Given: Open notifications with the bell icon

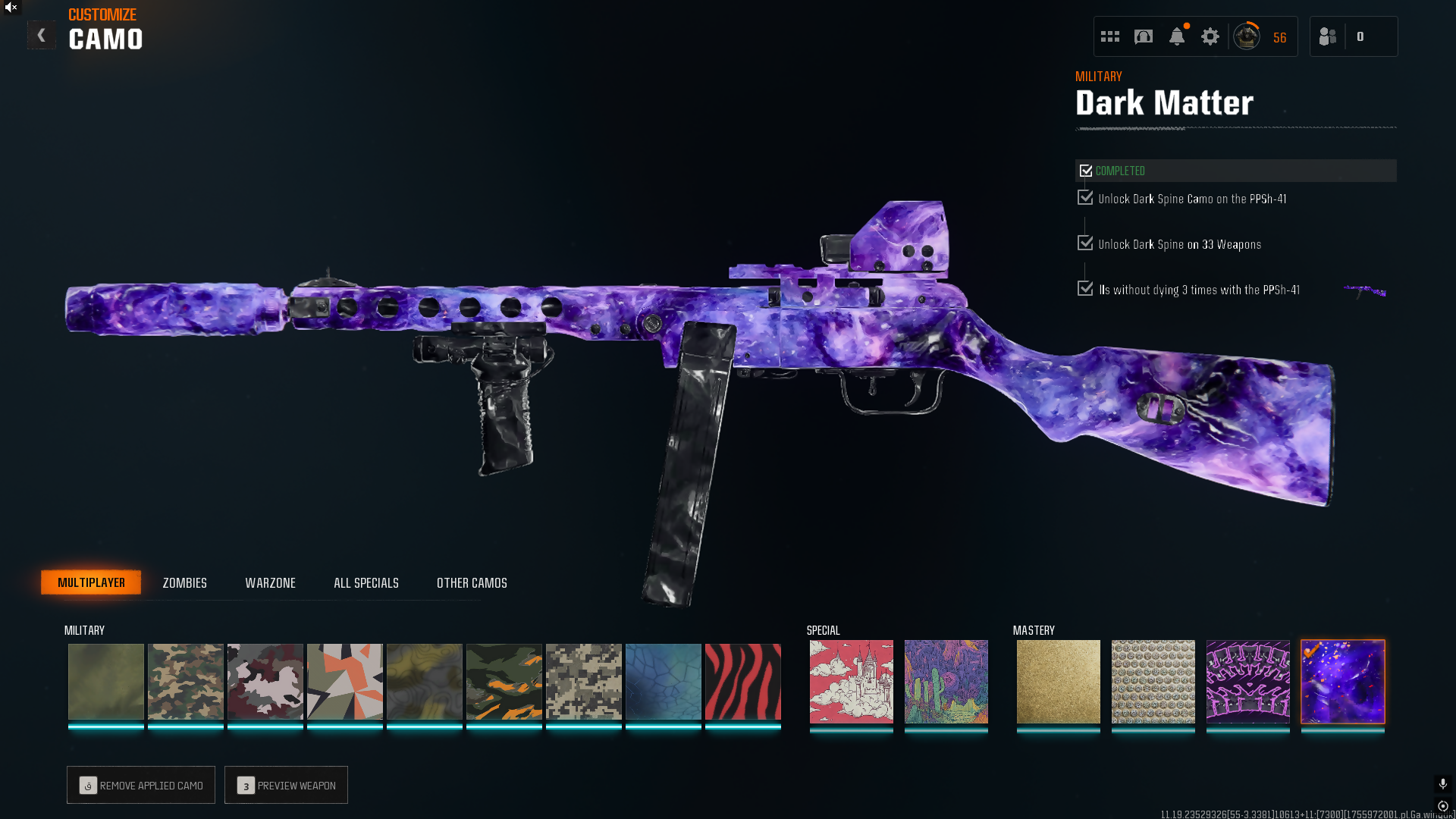Looking at the screenshot, I should [1176, 36].
